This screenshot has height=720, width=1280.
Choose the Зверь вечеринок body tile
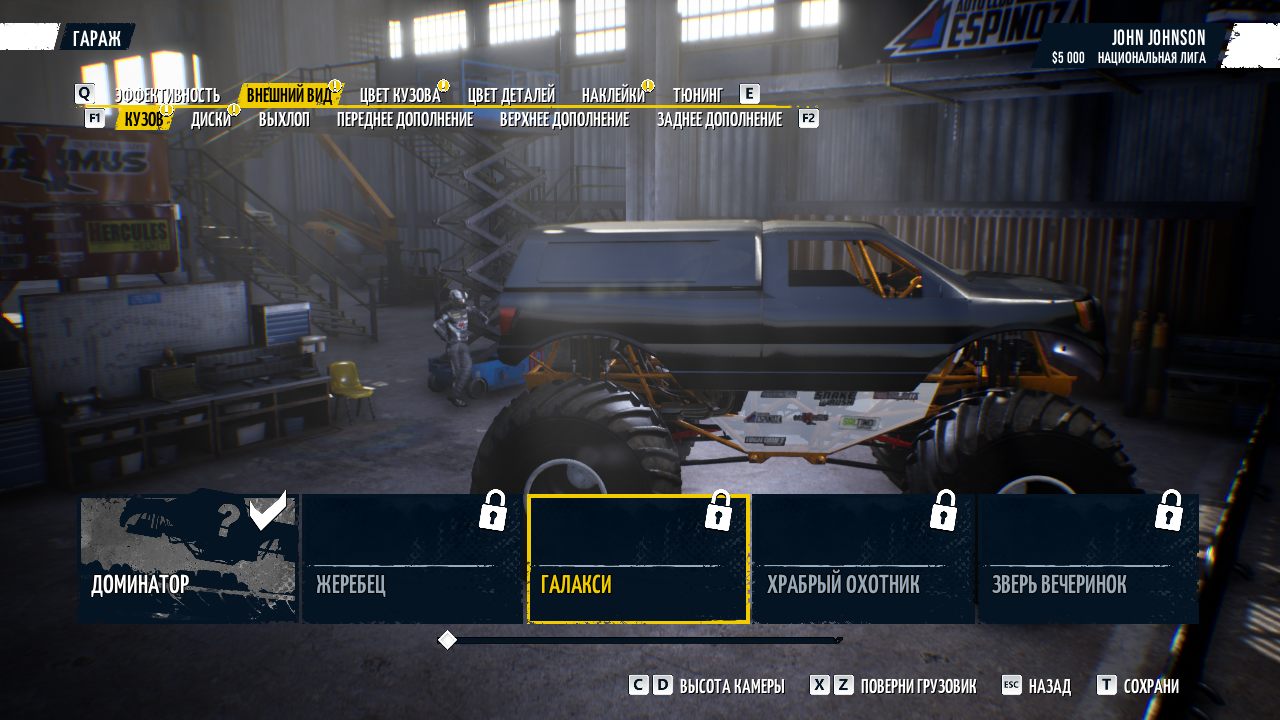tap(1088, 559)
